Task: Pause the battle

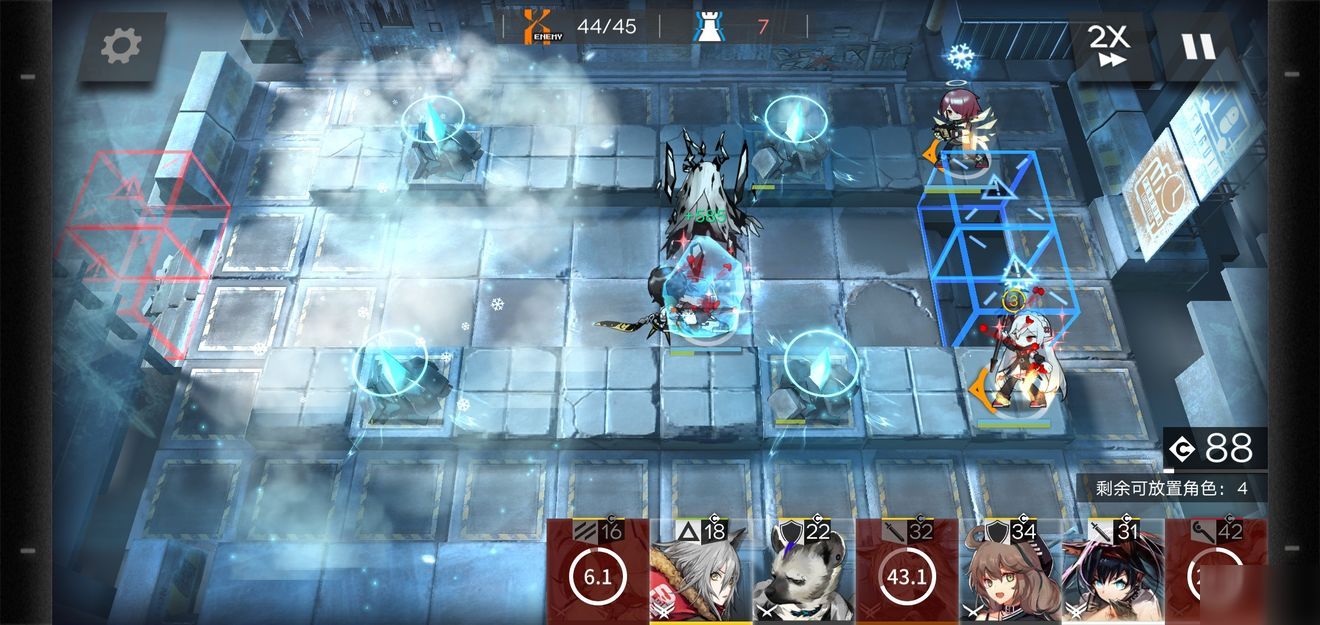Action: click(1197, 47)
